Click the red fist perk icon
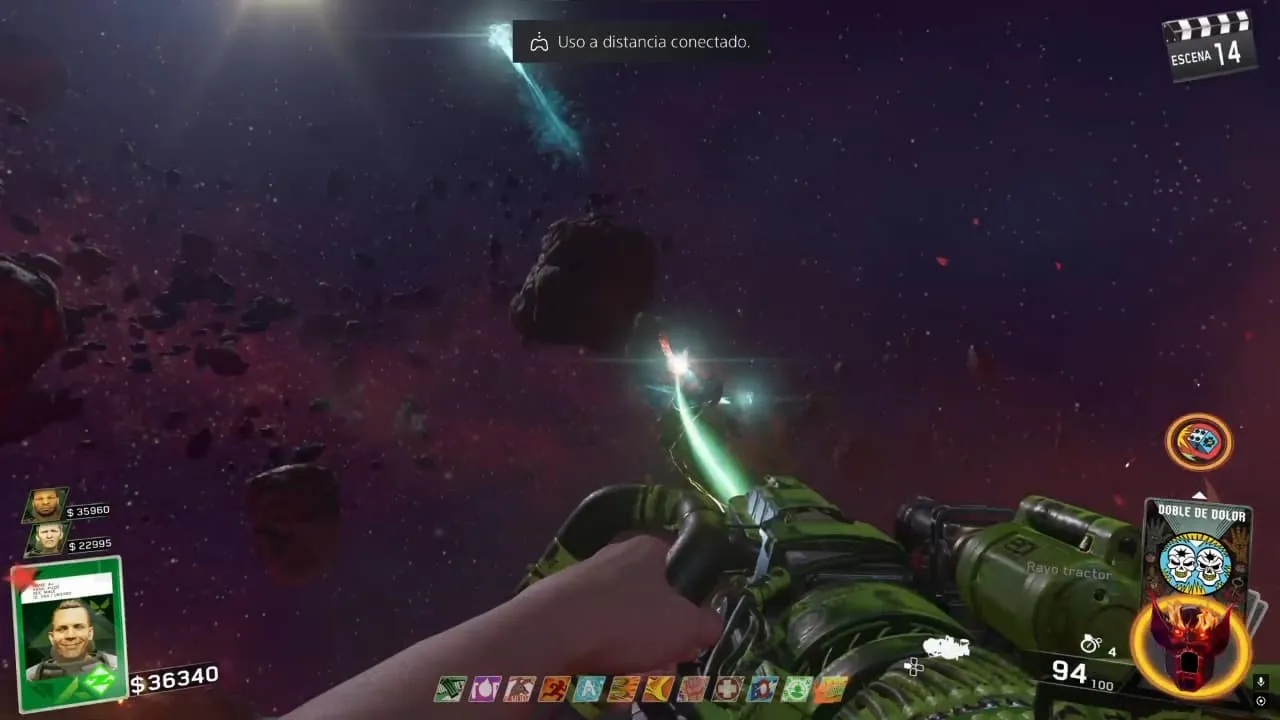The image size is (1280, 720). pos(693,689)
